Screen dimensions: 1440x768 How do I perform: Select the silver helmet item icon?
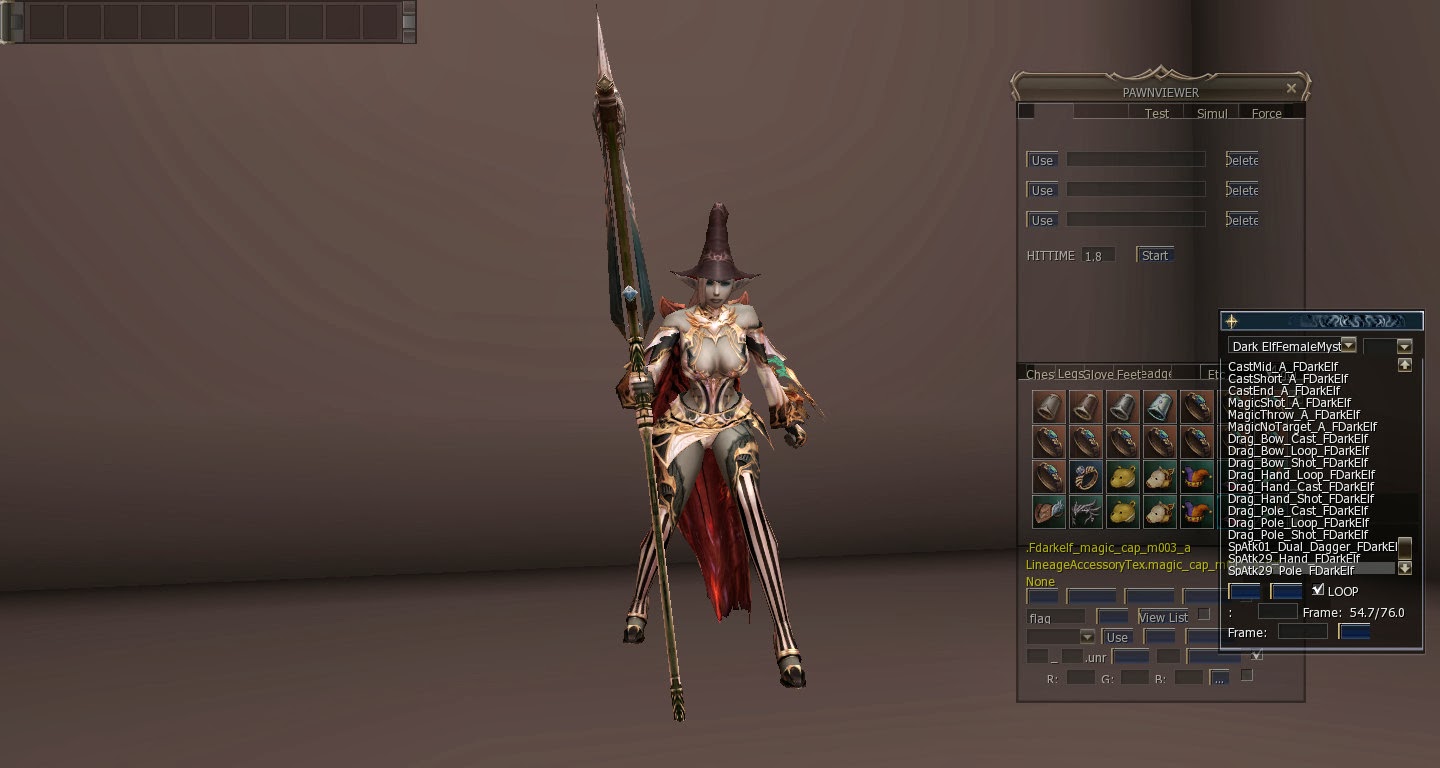pyautogui.click(x=1123, y=405)
